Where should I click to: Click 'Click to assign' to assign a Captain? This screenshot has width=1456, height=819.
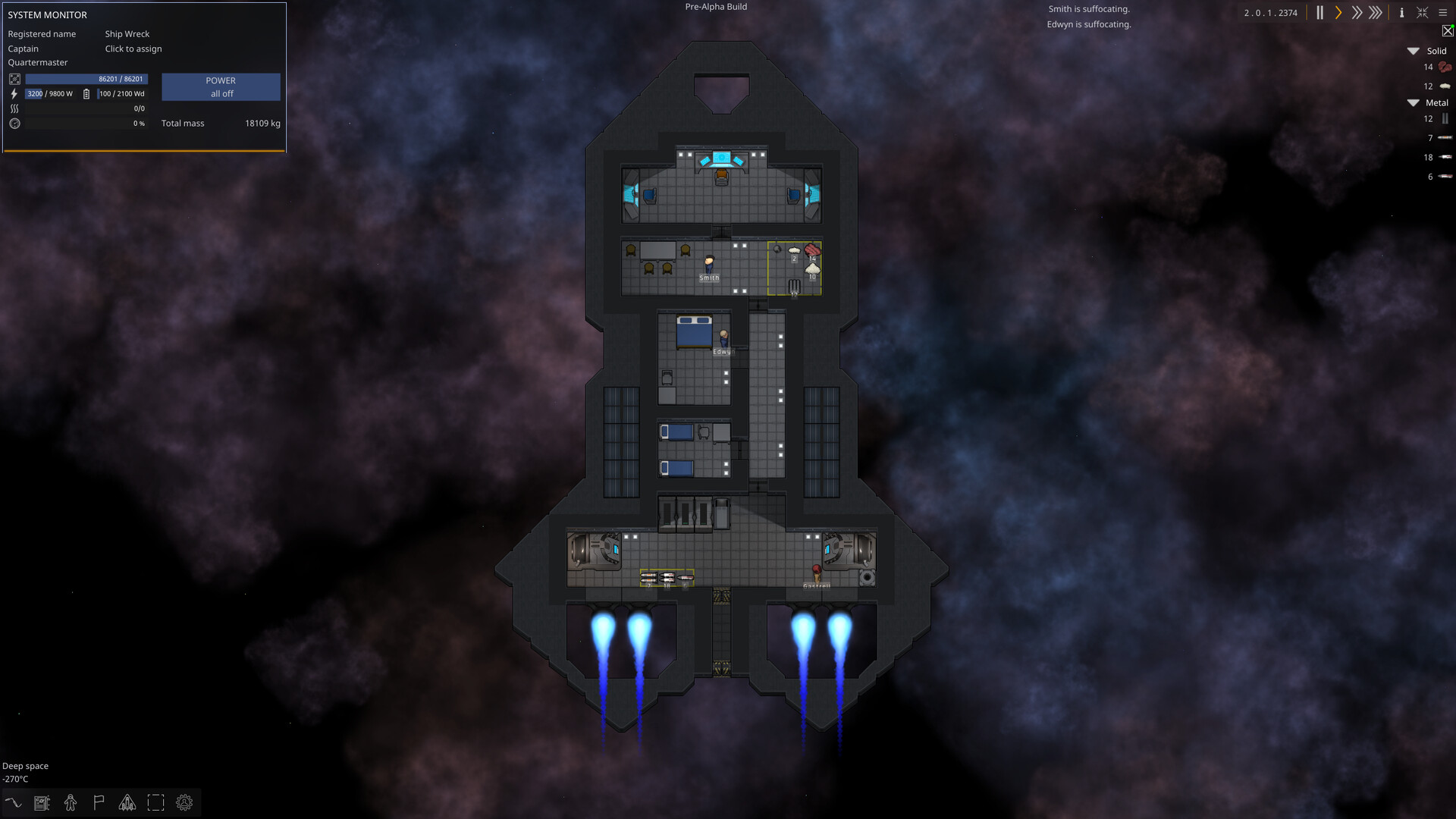(133, 49)
